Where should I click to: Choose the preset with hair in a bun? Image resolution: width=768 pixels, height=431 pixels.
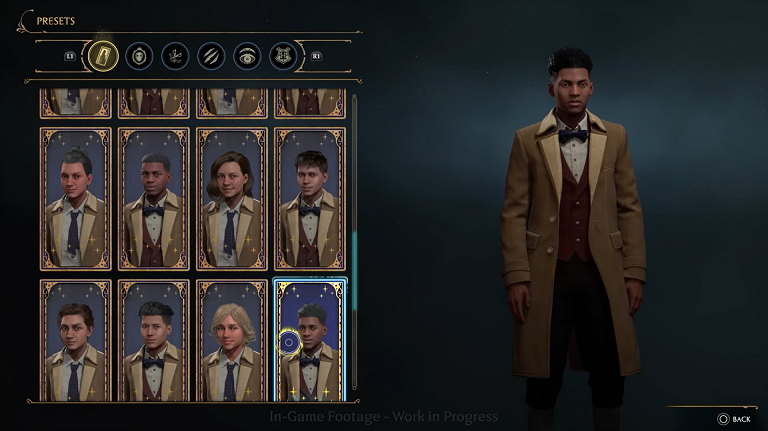(x=75, y=199)
